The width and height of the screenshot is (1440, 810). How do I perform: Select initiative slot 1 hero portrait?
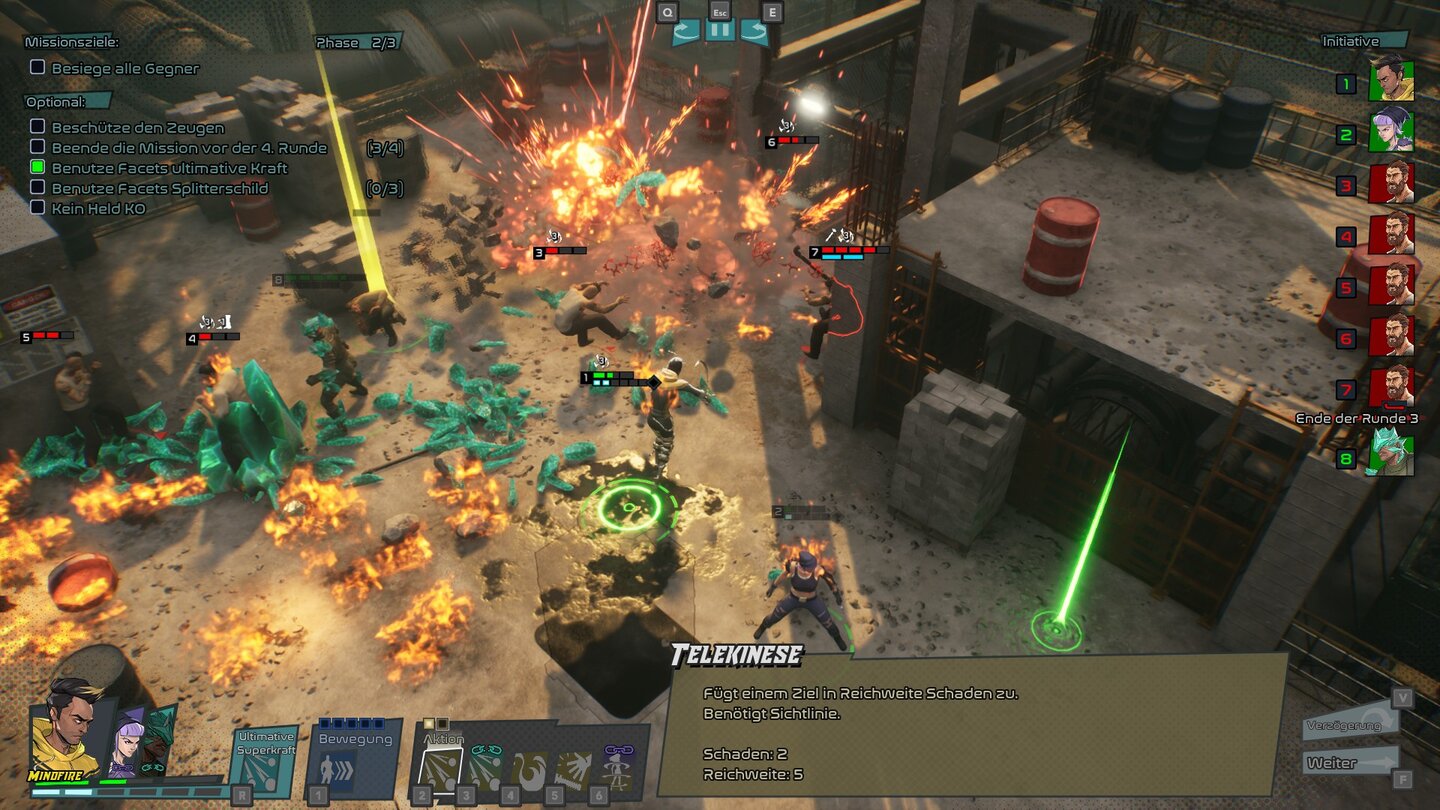coord(1390,78)
